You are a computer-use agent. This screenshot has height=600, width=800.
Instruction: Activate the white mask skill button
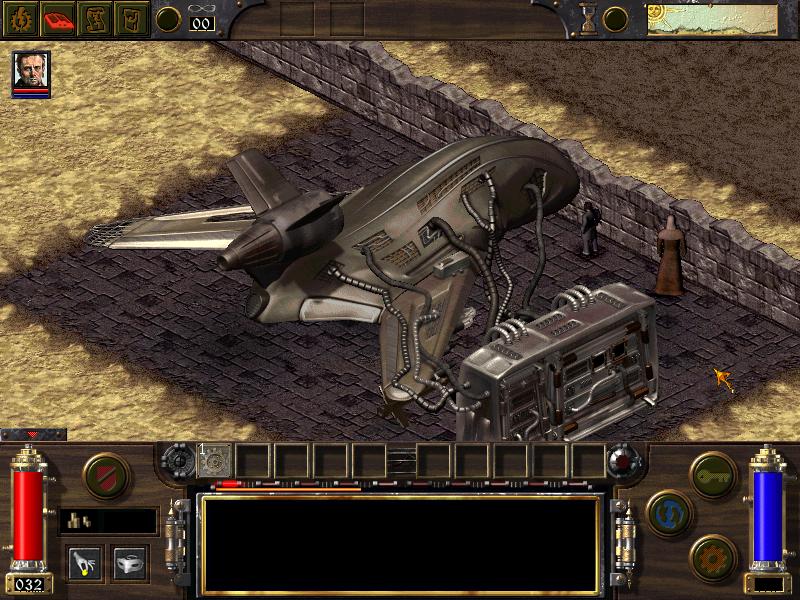[130, 561]
